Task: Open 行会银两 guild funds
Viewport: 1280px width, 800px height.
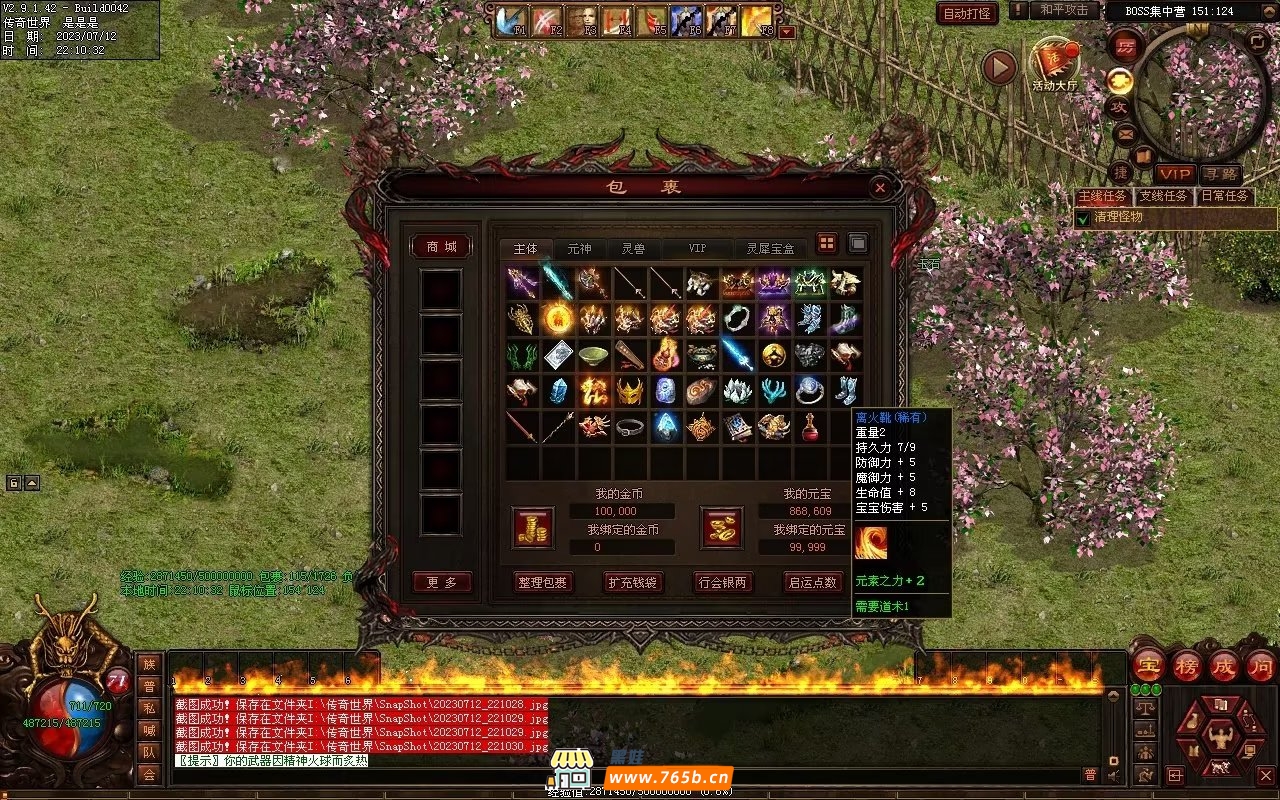Action: (723, 582)
